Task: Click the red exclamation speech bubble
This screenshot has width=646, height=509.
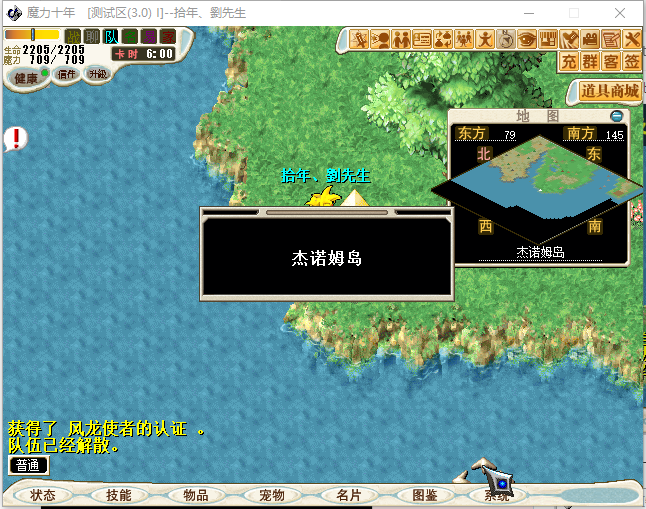Action: (16, 138)
